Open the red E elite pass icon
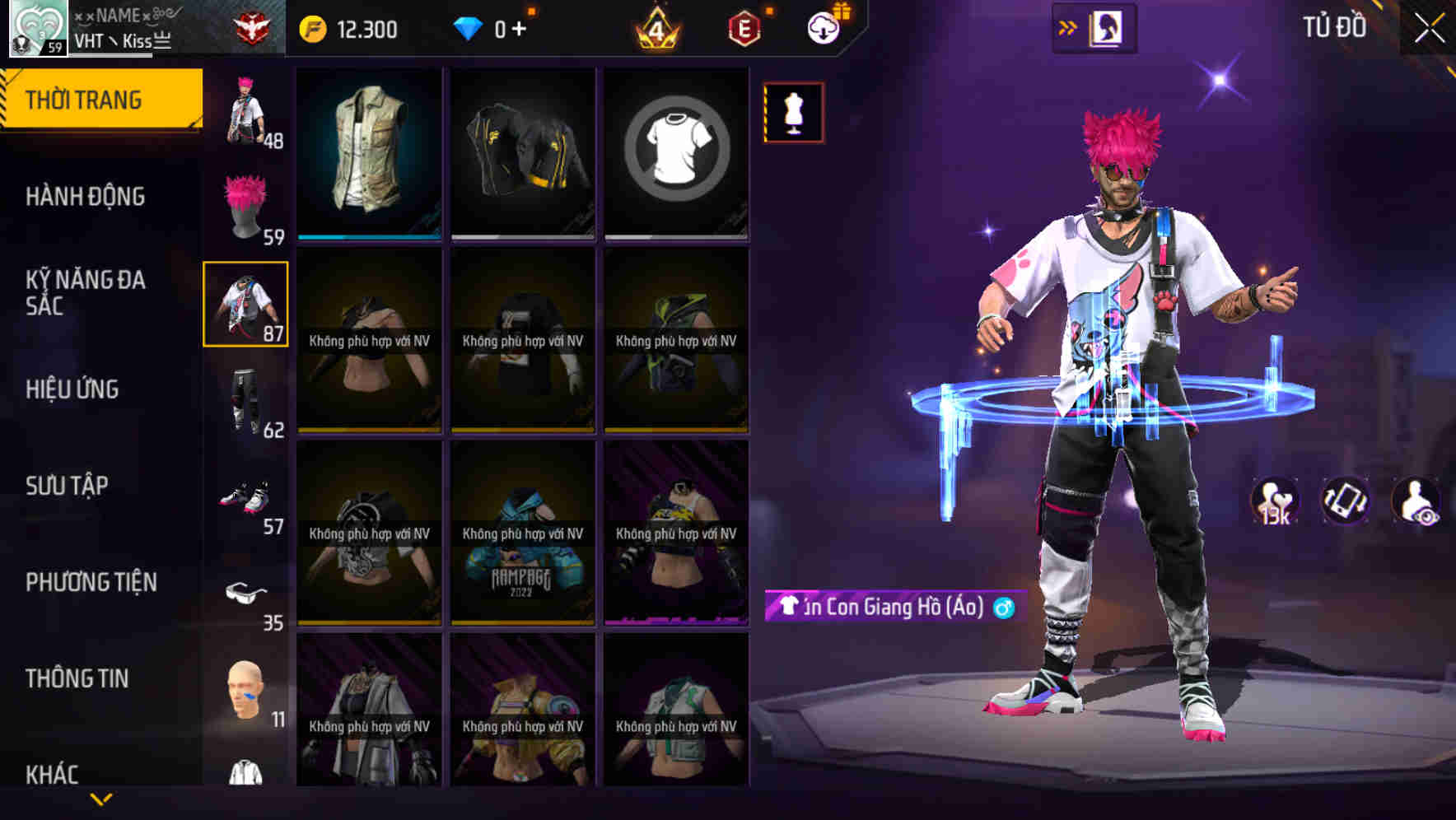The image size is (1456, 820). [743, 26]
